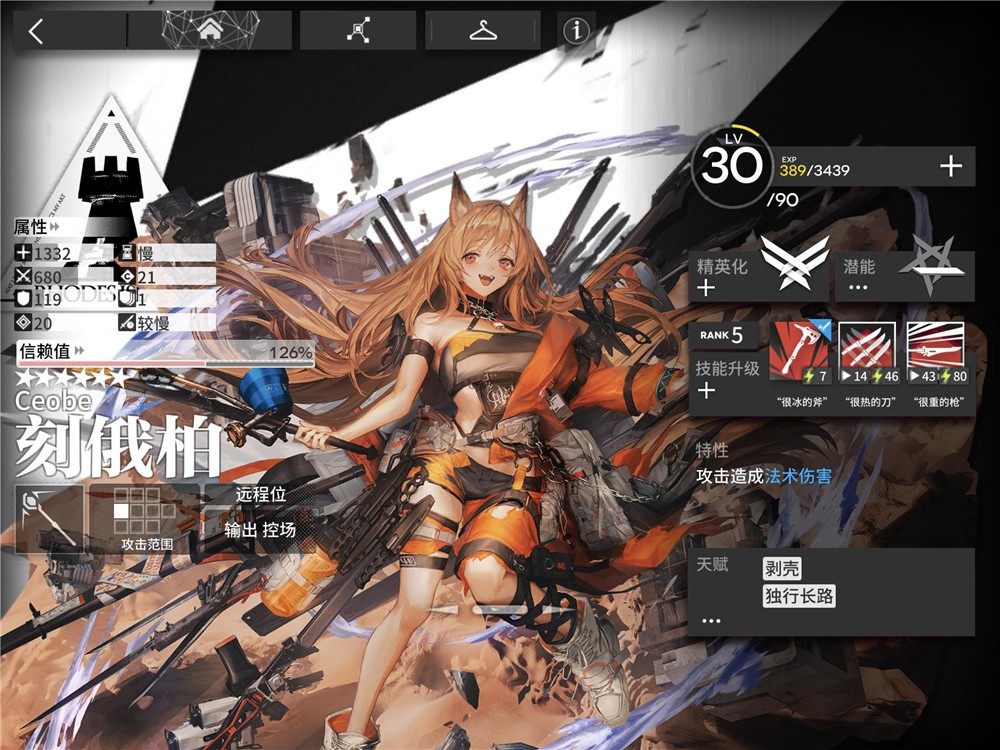Screen dimensions: 1000x750
Task: Show the info circle details
Action: tap(576, 31)
